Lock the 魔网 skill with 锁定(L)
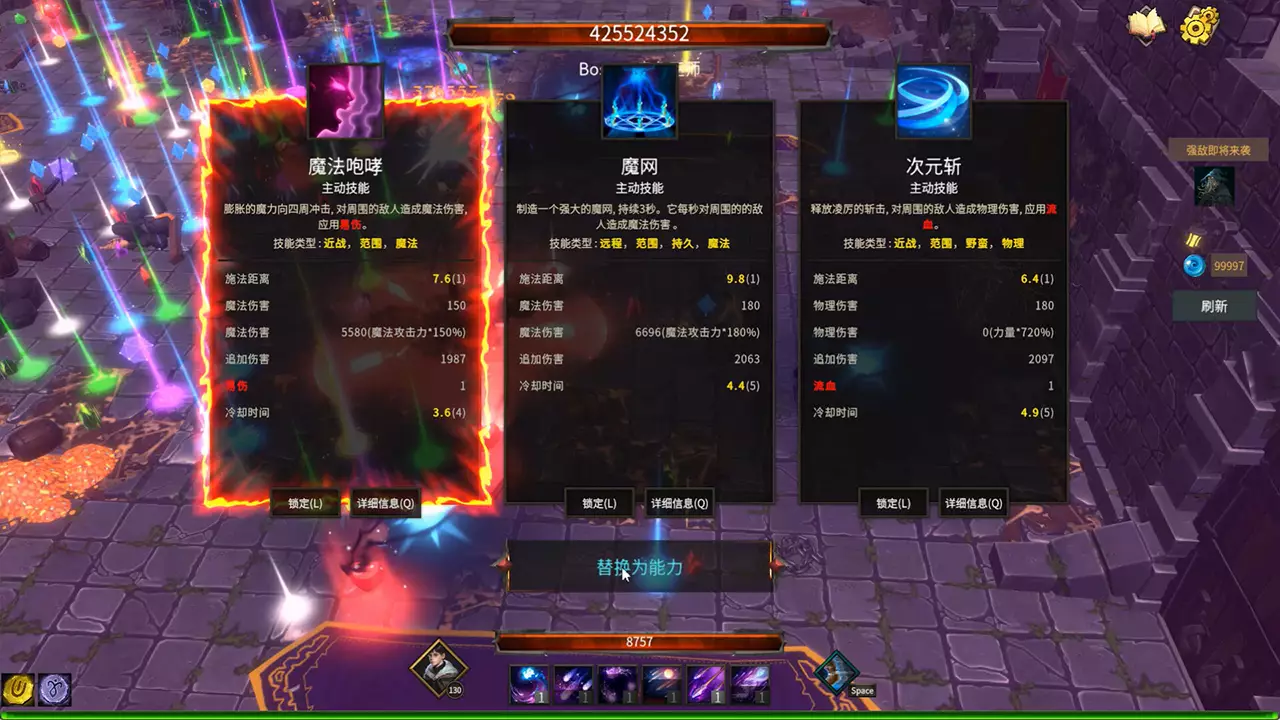The image size is (1280, 720). click(597, 503)
